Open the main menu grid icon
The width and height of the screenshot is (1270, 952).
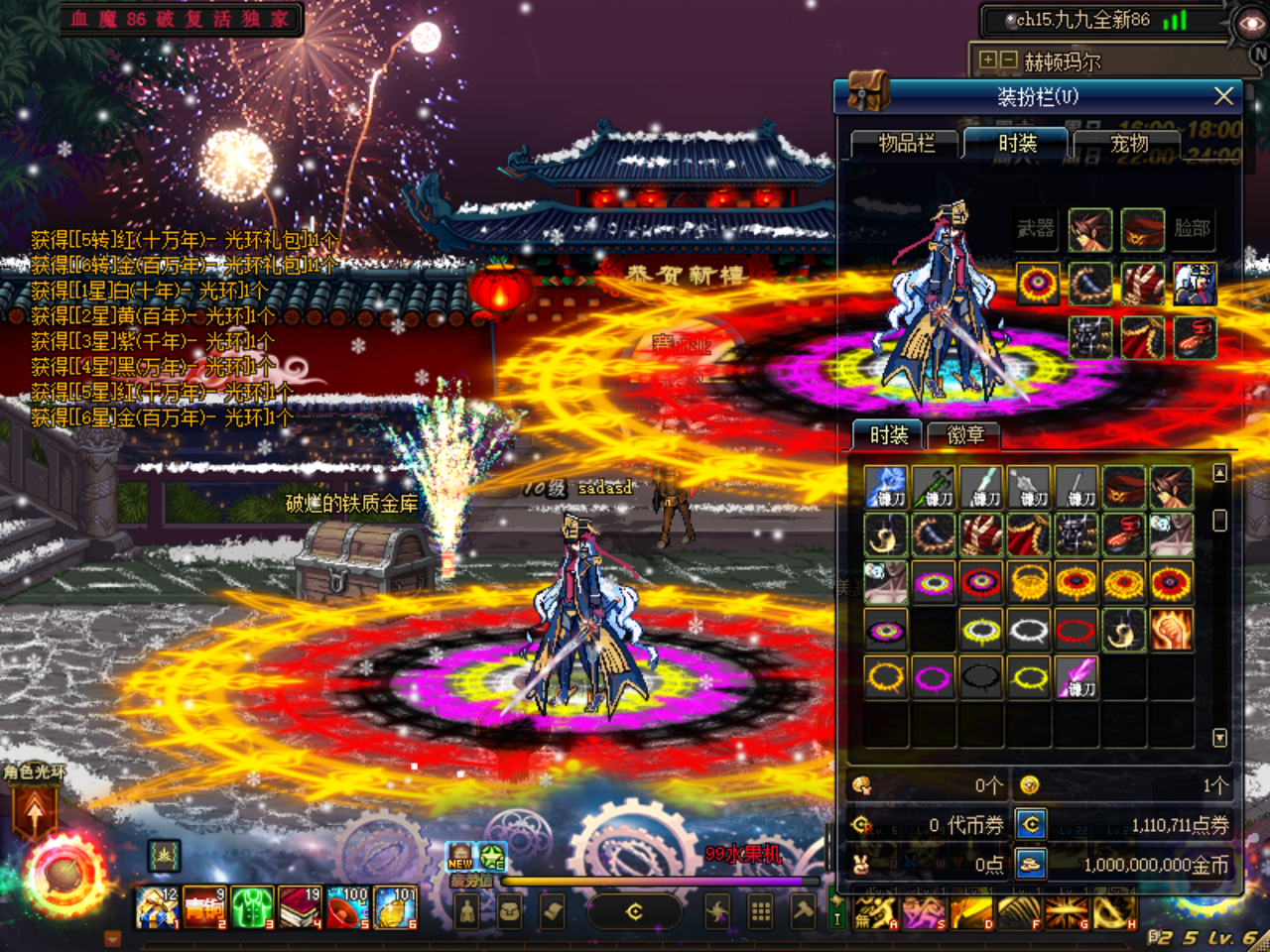pos(760,908)
